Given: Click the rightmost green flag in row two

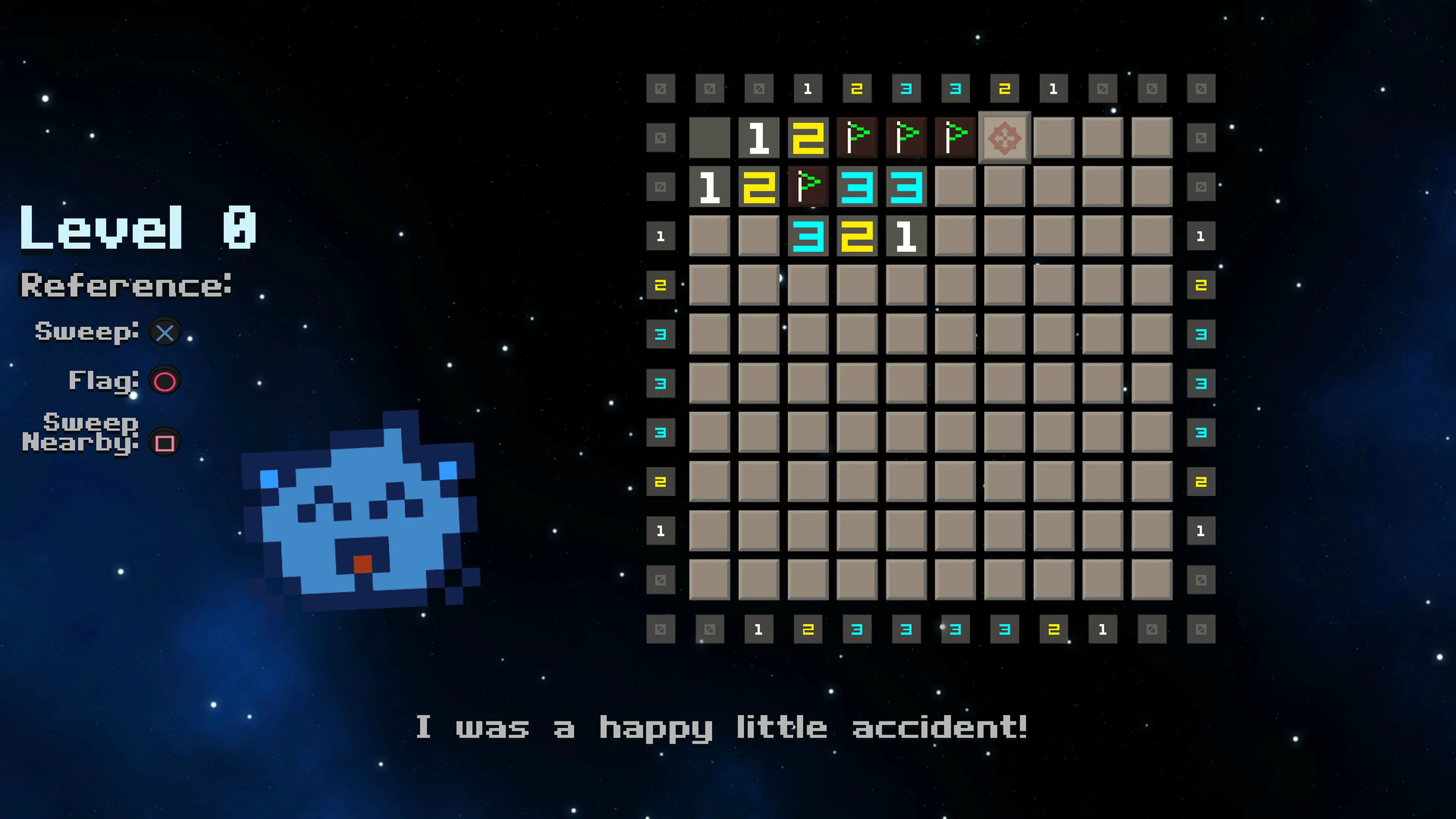Looking at the screenshot, I should [x=955, y=137].
